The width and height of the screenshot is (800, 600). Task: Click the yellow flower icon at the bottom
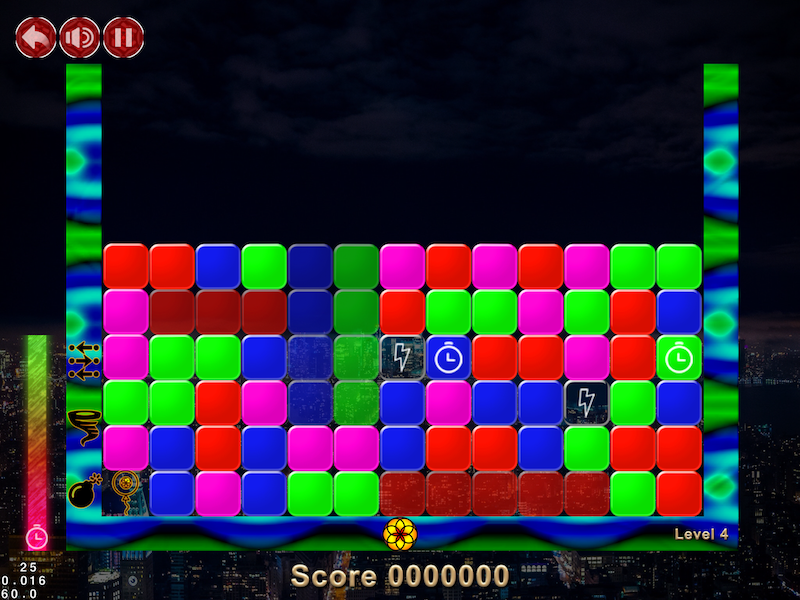pyautogui.click(x=400, y=534)
